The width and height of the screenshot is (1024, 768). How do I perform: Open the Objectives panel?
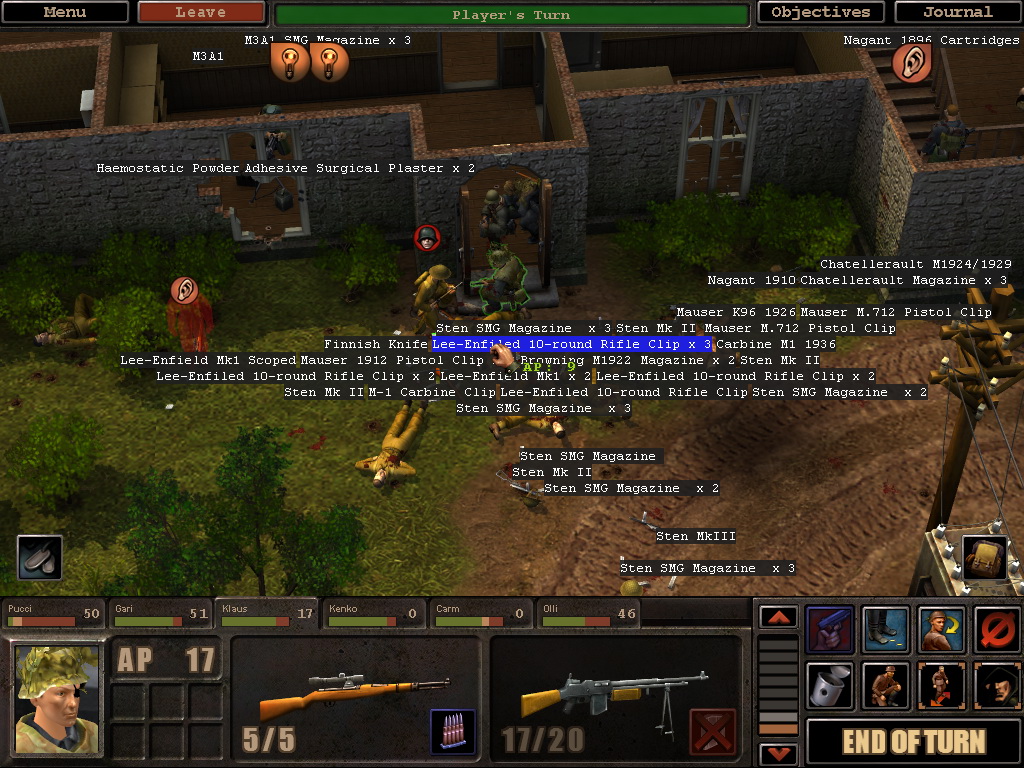click(x=820, y=13)
